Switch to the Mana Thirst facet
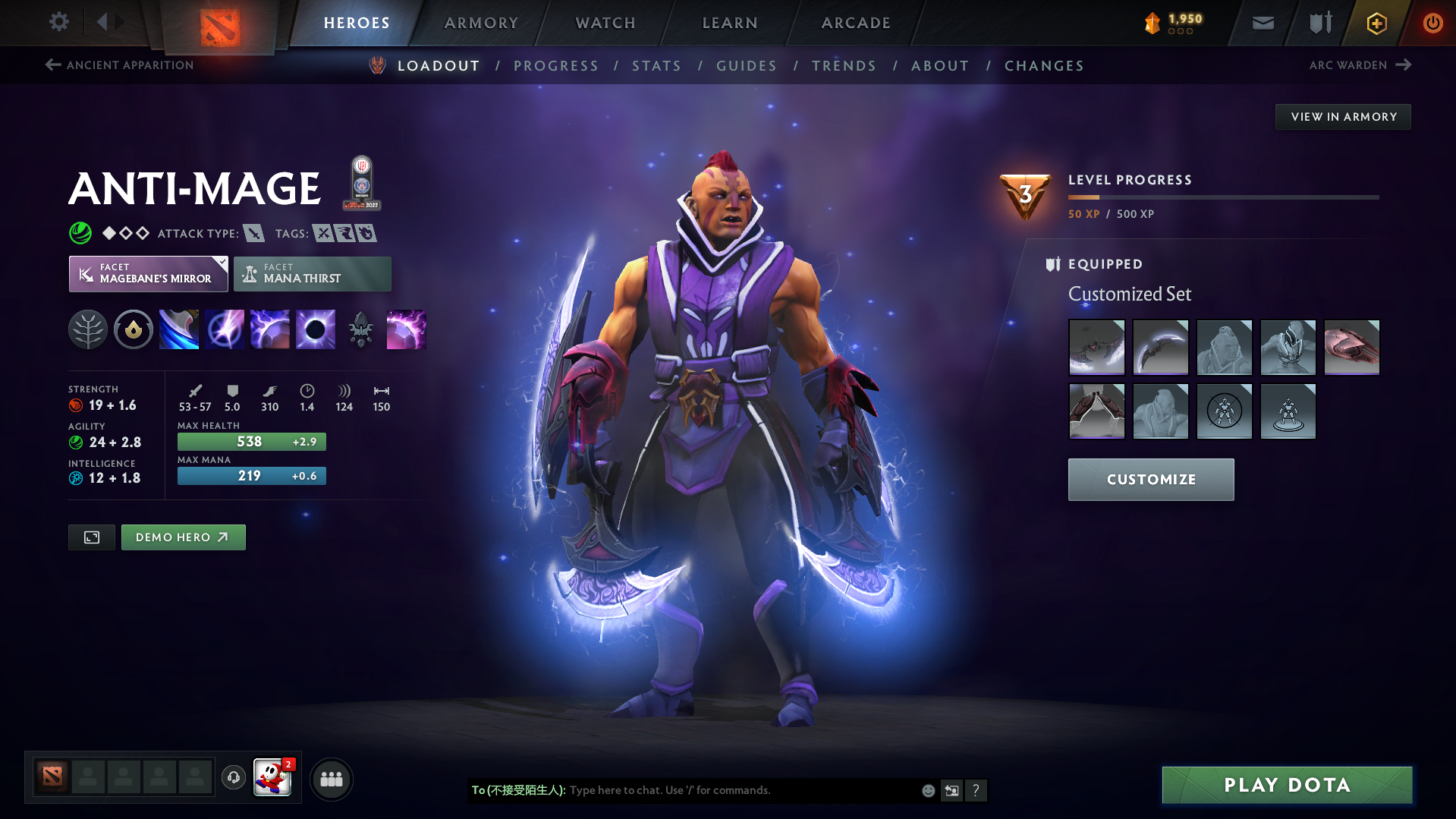This screenshot has height=819, width=1456. point(312,273)
